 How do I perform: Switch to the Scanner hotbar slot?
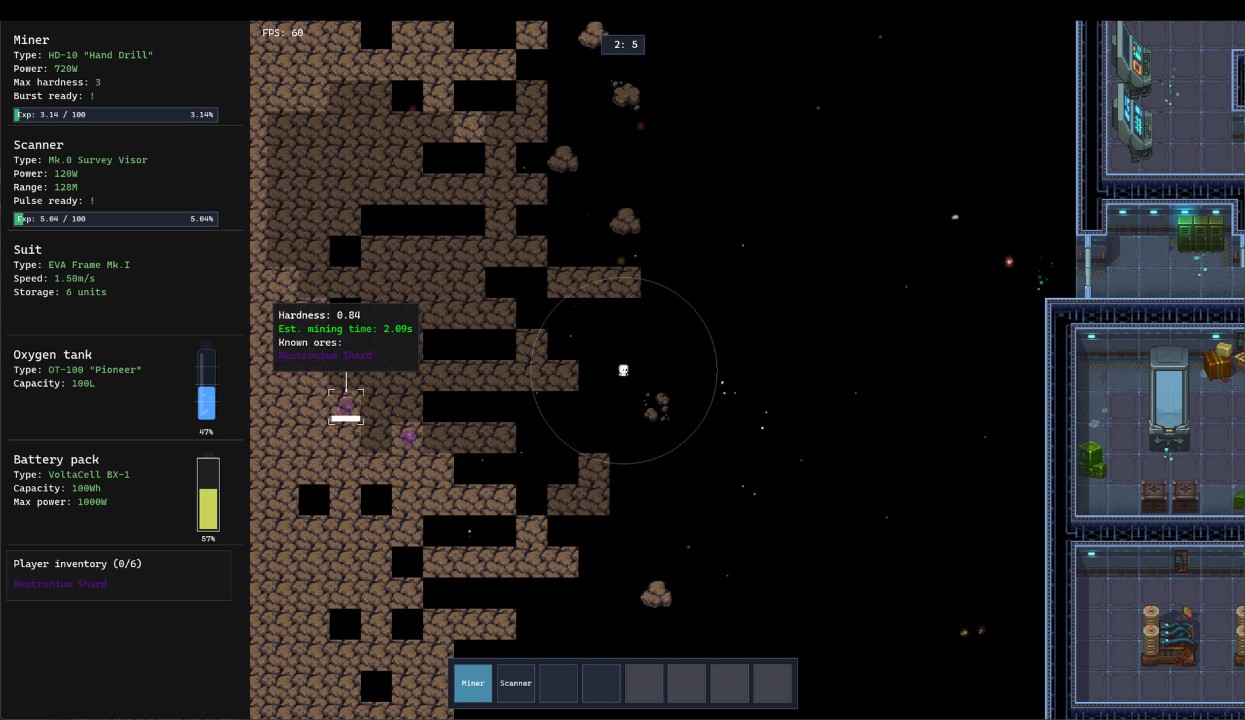(x=516, y=684)
